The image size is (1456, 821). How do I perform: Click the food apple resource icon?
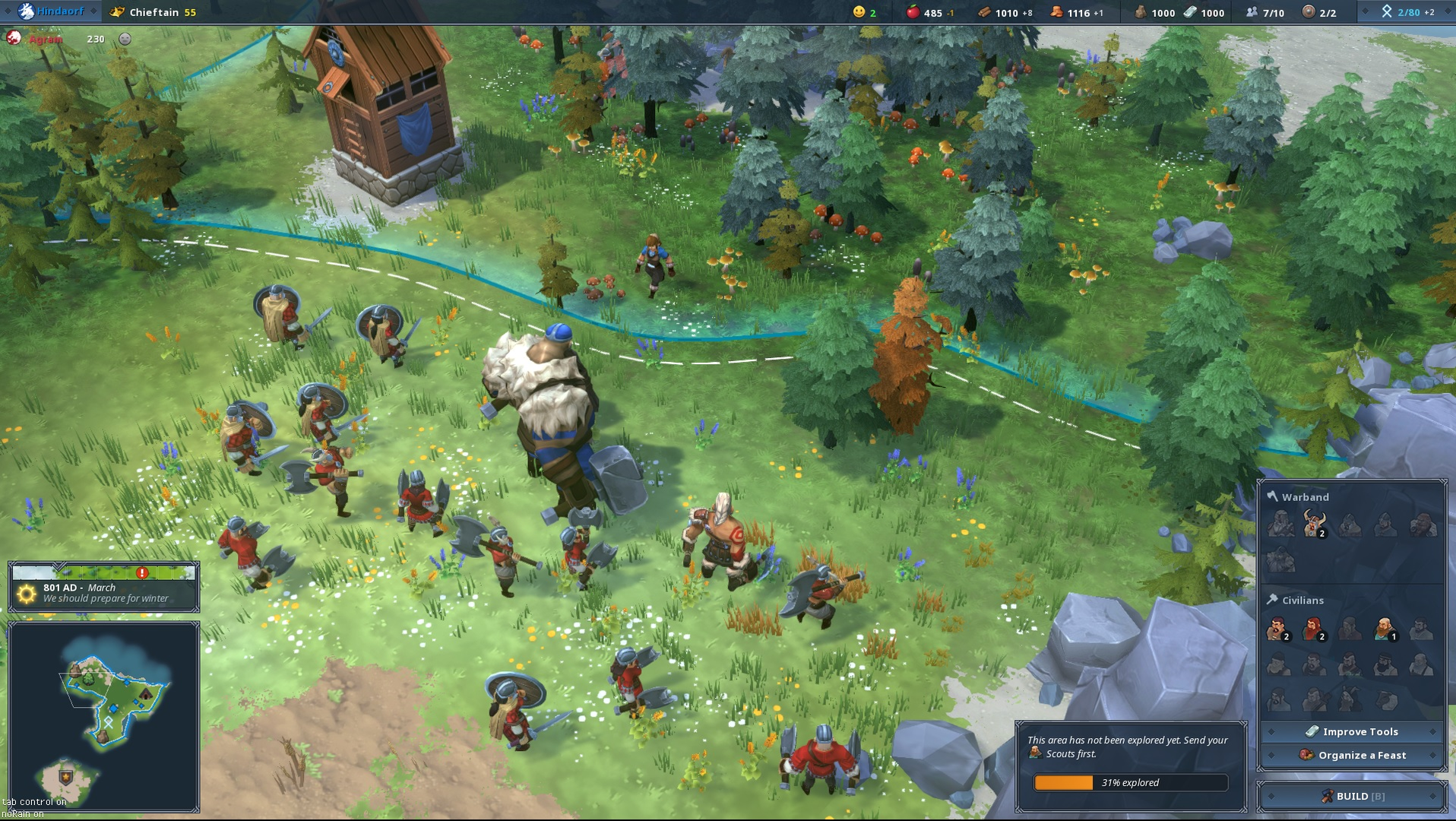click(913, 12)
